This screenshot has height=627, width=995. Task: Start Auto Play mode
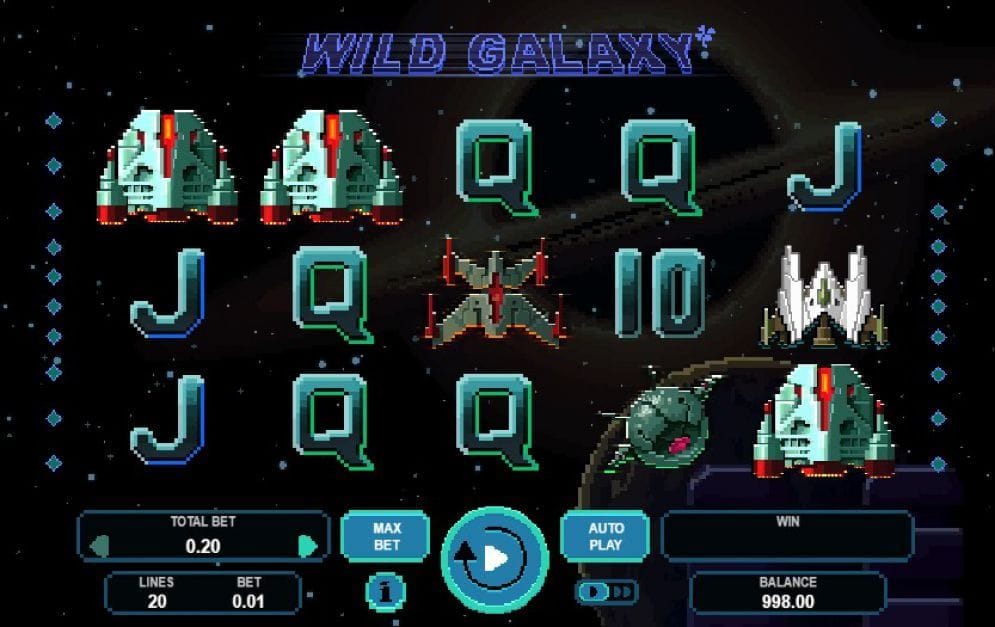606,536
